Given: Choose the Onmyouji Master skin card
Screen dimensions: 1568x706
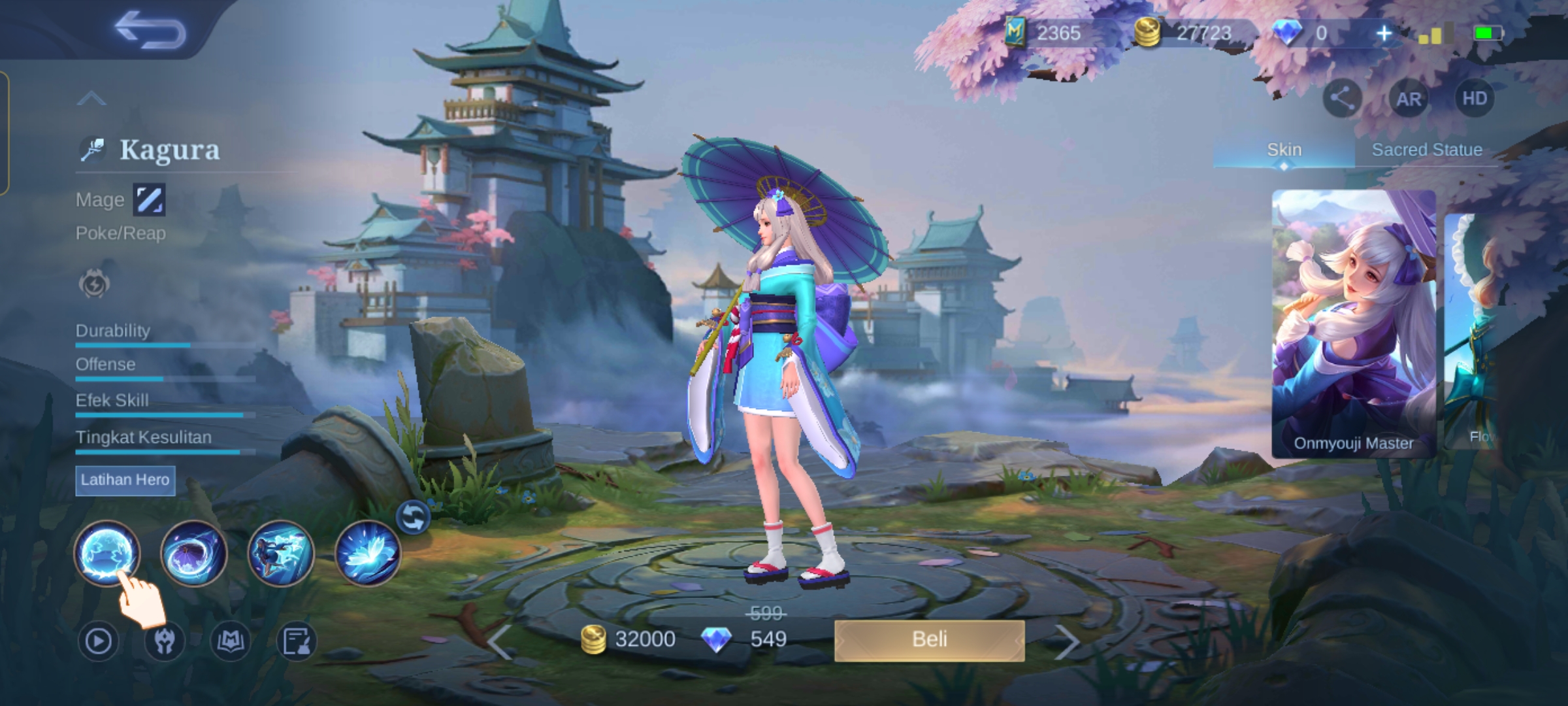Looking at the screenshot, I should [x=1353, y=324].
